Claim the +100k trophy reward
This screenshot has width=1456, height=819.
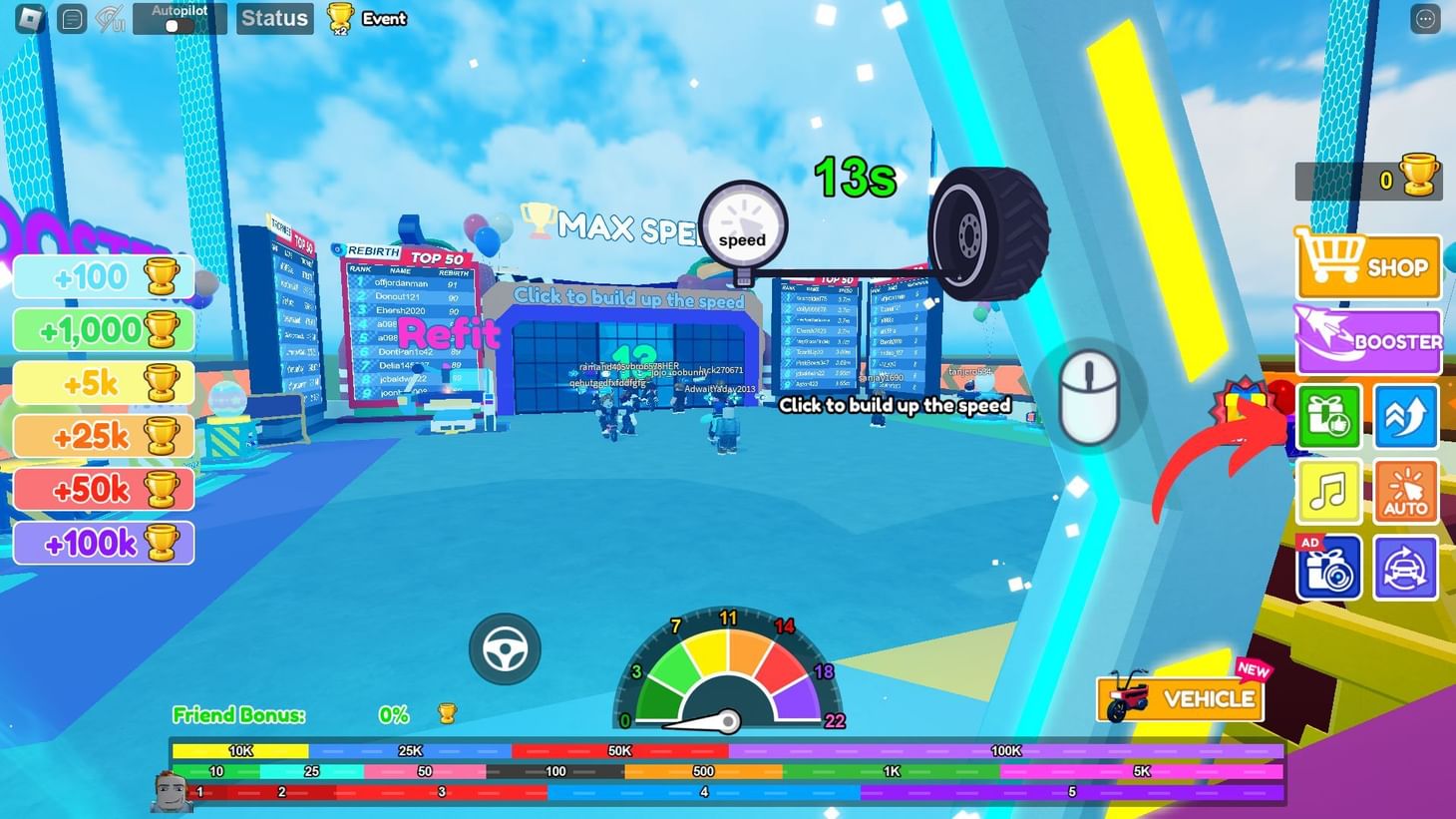tap(104, 542)
